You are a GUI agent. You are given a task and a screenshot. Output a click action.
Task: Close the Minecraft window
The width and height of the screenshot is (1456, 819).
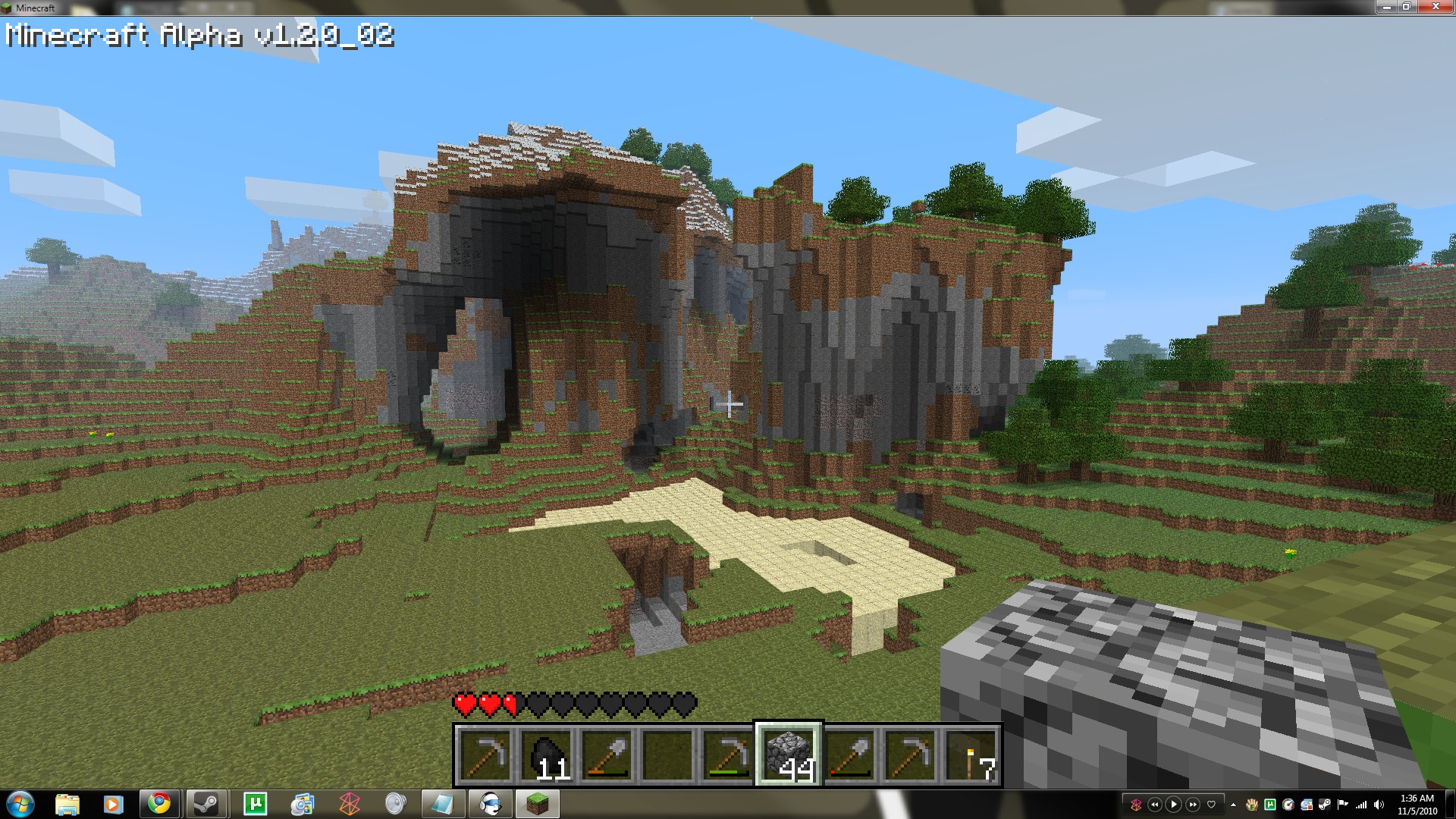click(x=1434, y=7)
